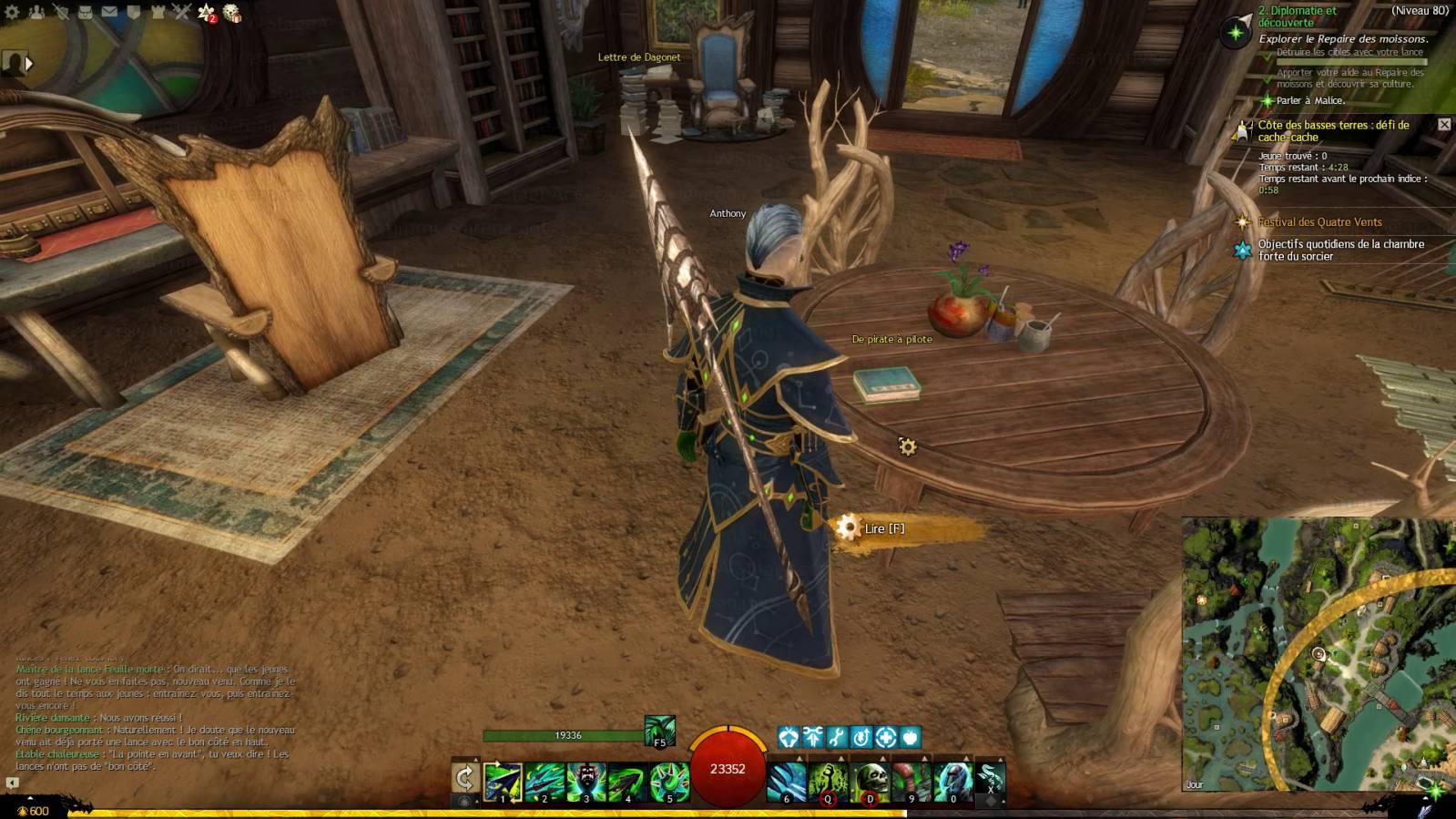
Task: Use the screaming face skill in slot 3
Action: (x=585, y=782)
